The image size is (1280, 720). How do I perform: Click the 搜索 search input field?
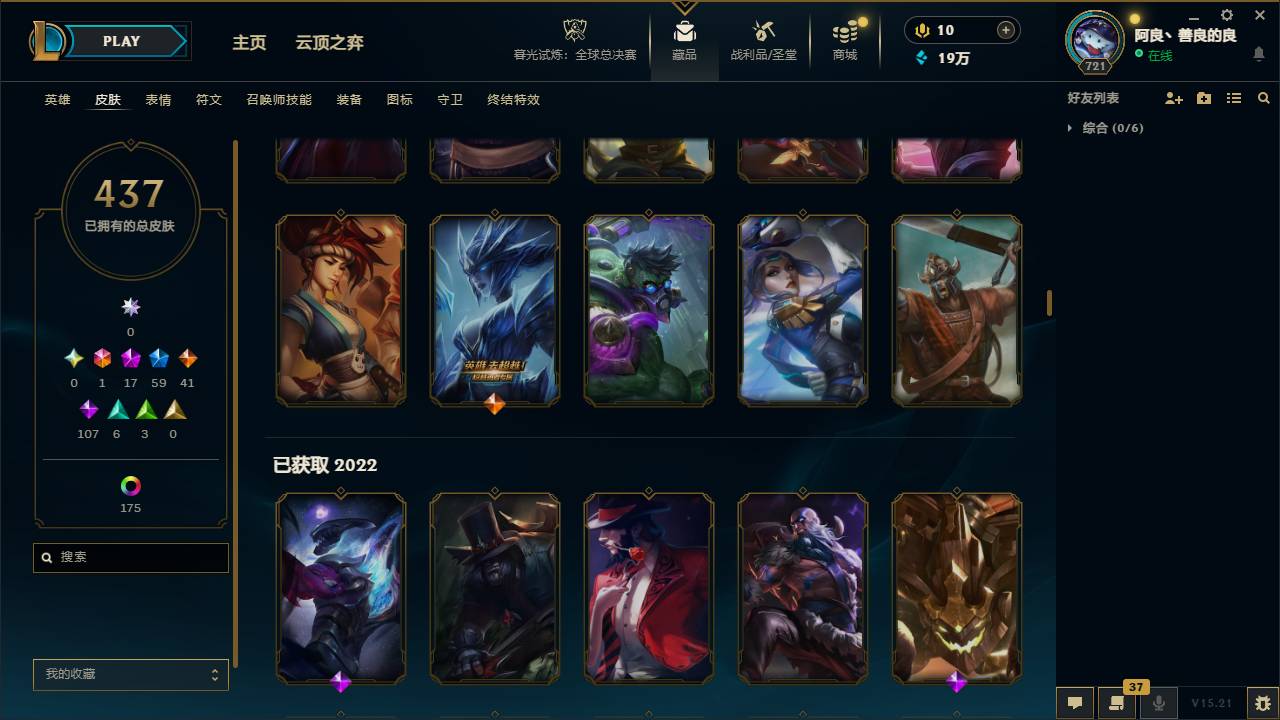click(130, 557)
